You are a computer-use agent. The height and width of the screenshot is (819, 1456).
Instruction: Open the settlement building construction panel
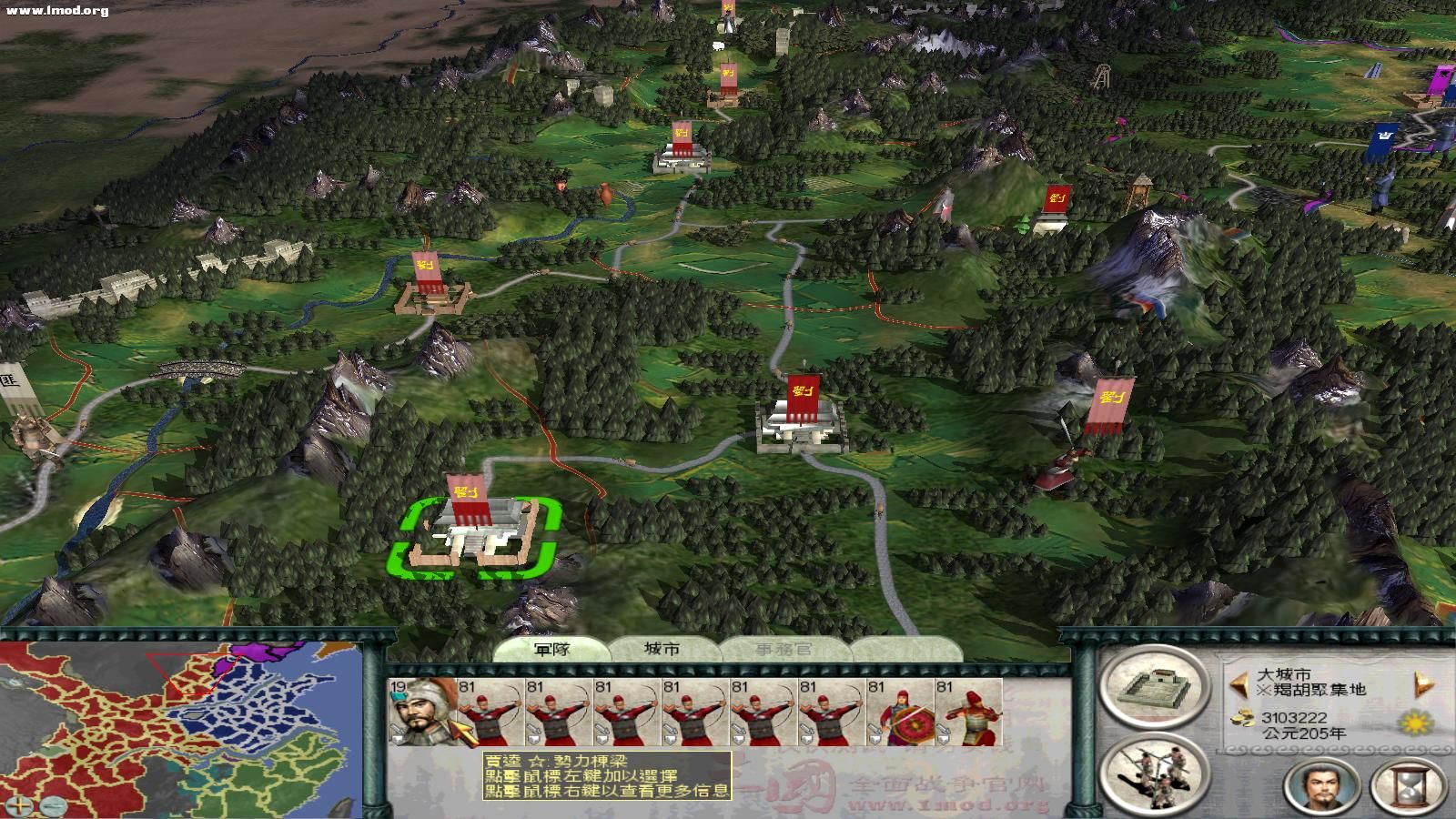click(1147, 688)
